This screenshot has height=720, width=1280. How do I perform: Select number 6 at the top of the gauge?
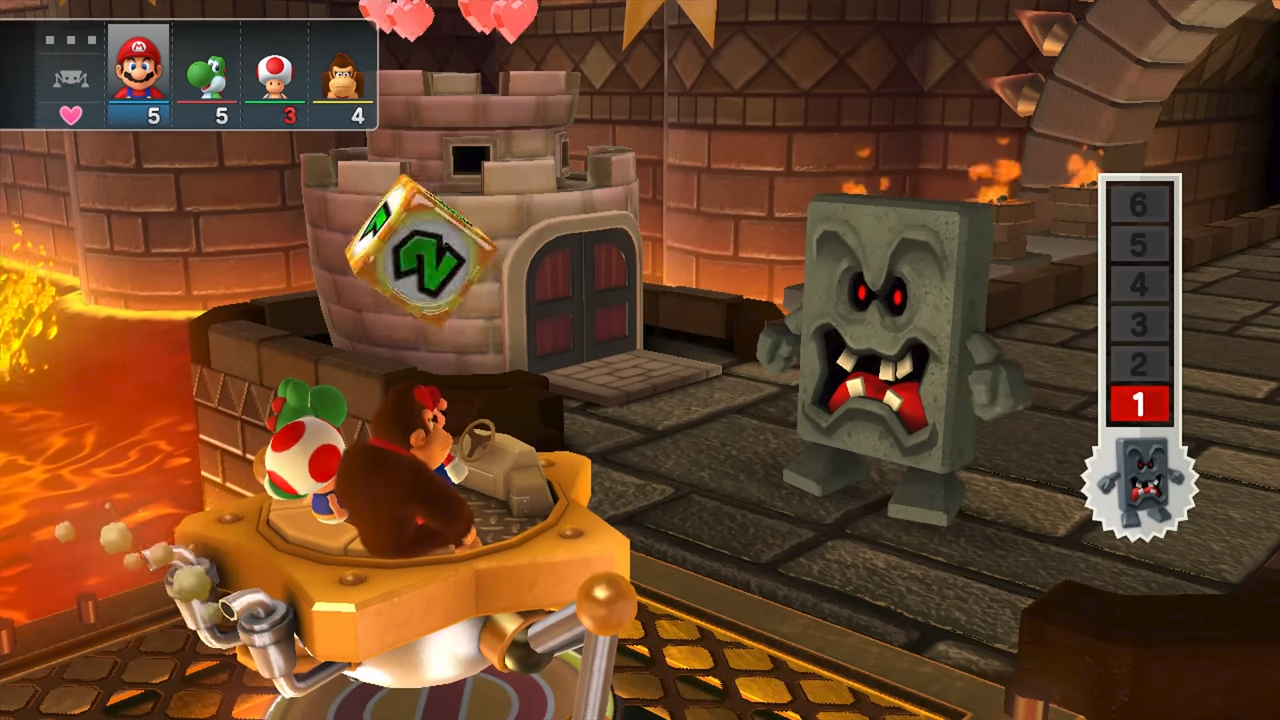pos(1139,205)
